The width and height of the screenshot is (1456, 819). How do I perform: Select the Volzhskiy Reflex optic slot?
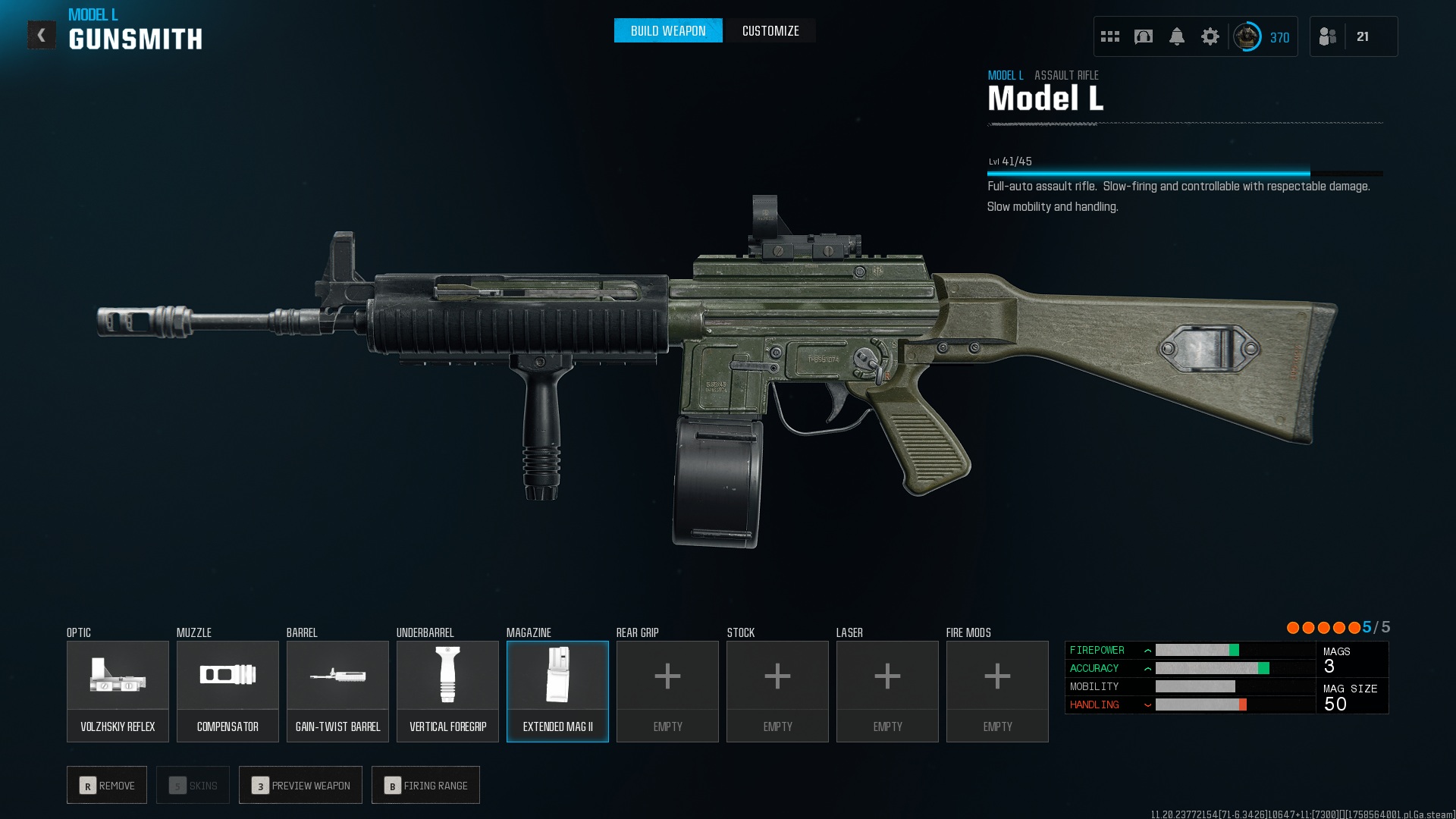[x=118, y=691]
